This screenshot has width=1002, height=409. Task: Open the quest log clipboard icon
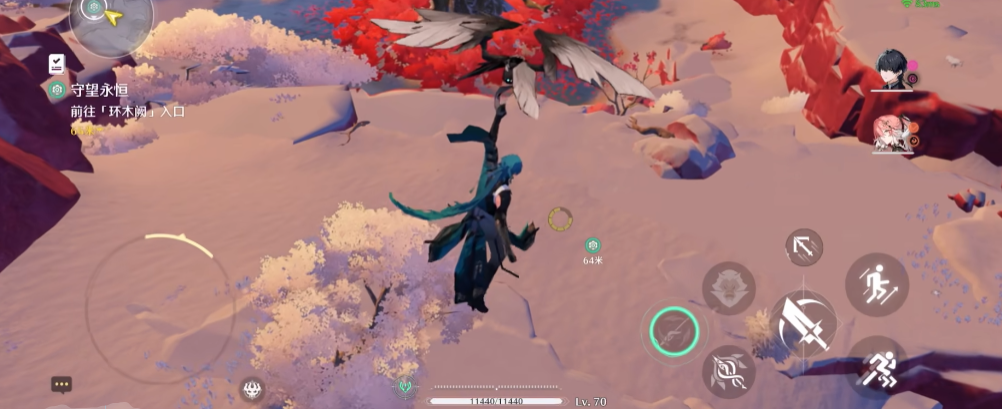[x=57, y=64]
